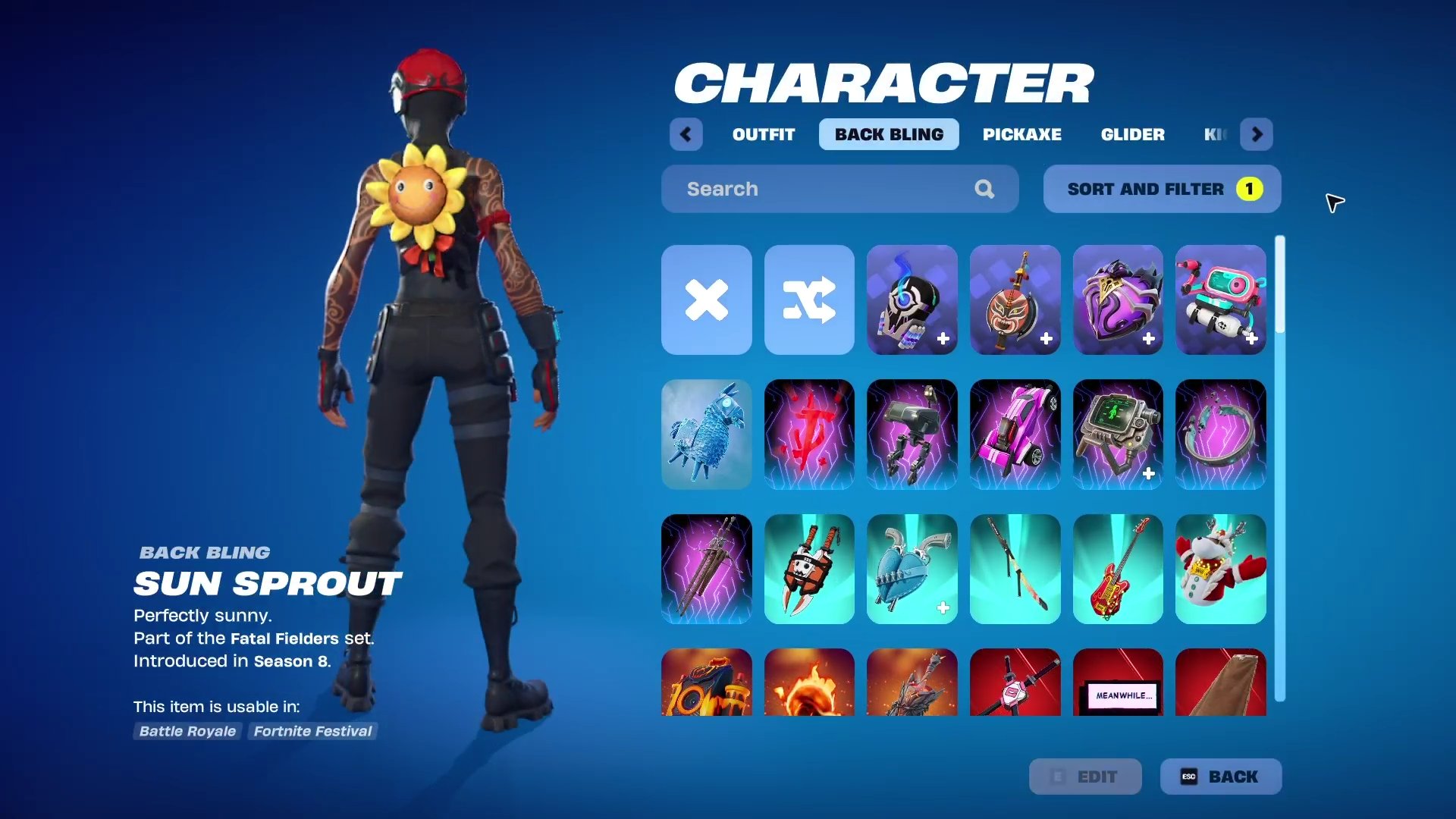
Task: Select the crossed dual swords back bling
Action: [x=706, y=569]
